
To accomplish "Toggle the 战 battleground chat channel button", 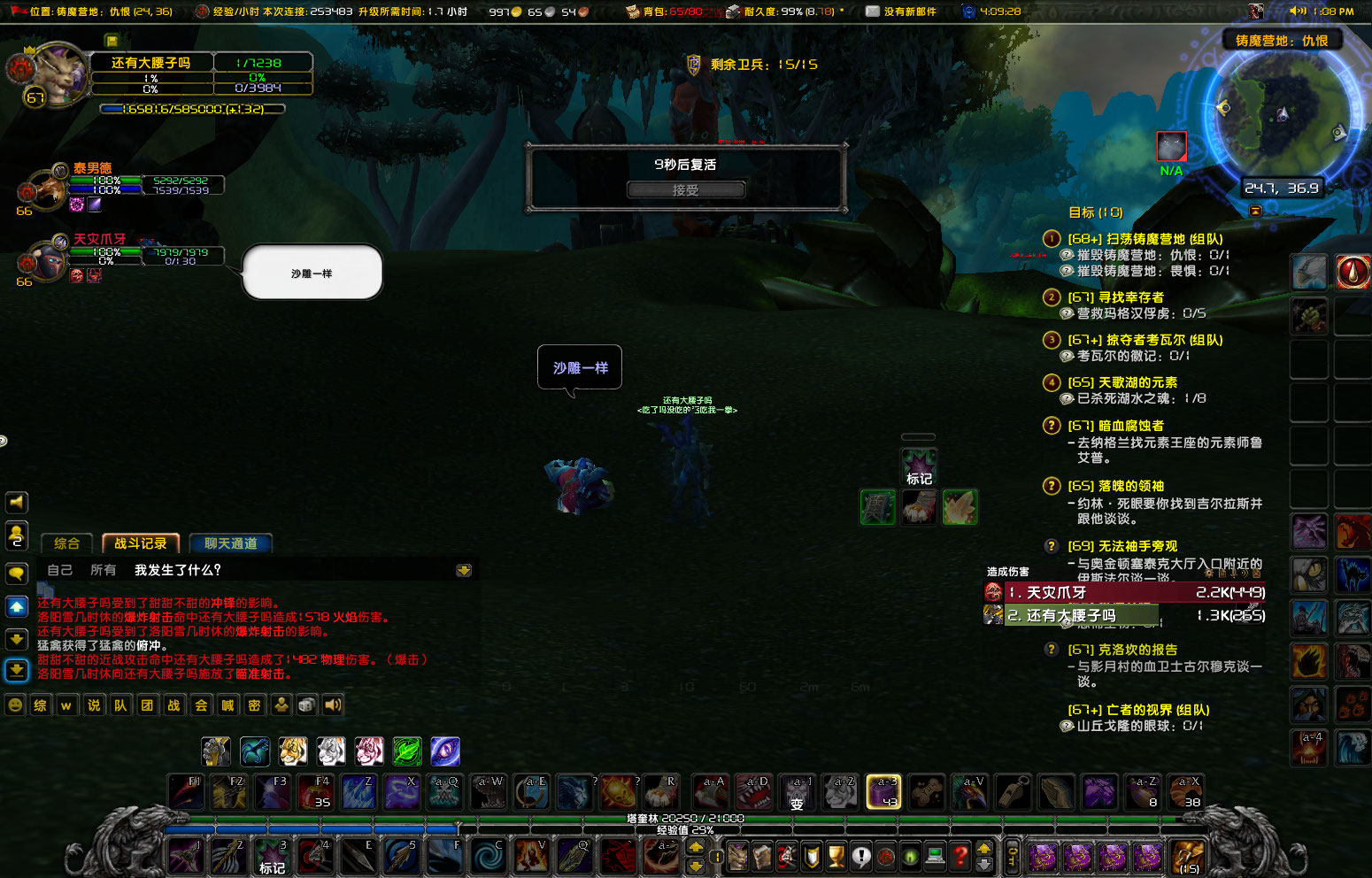I will point(173,705).
